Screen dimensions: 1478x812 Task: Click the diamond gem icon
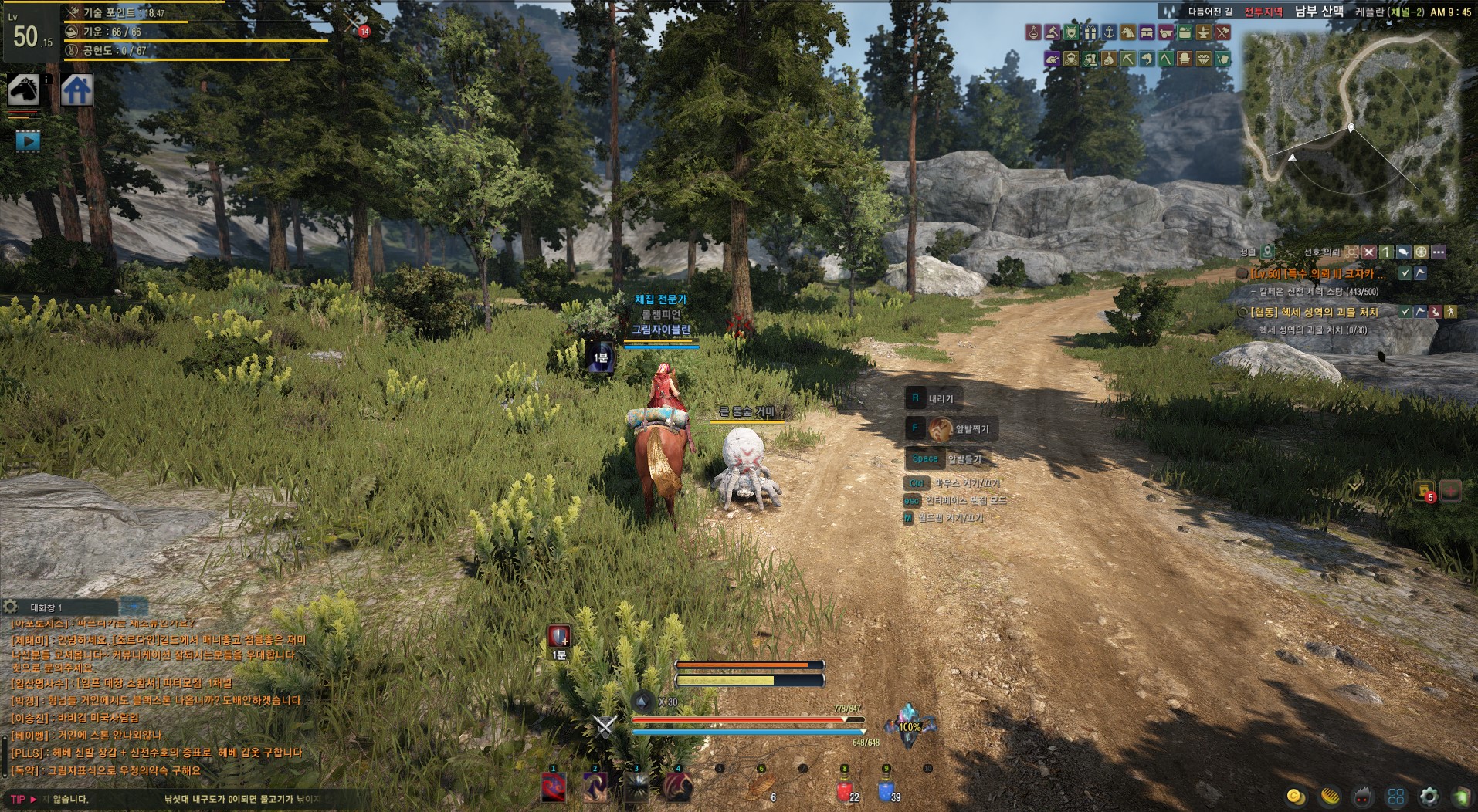(x=1203, y=59)
